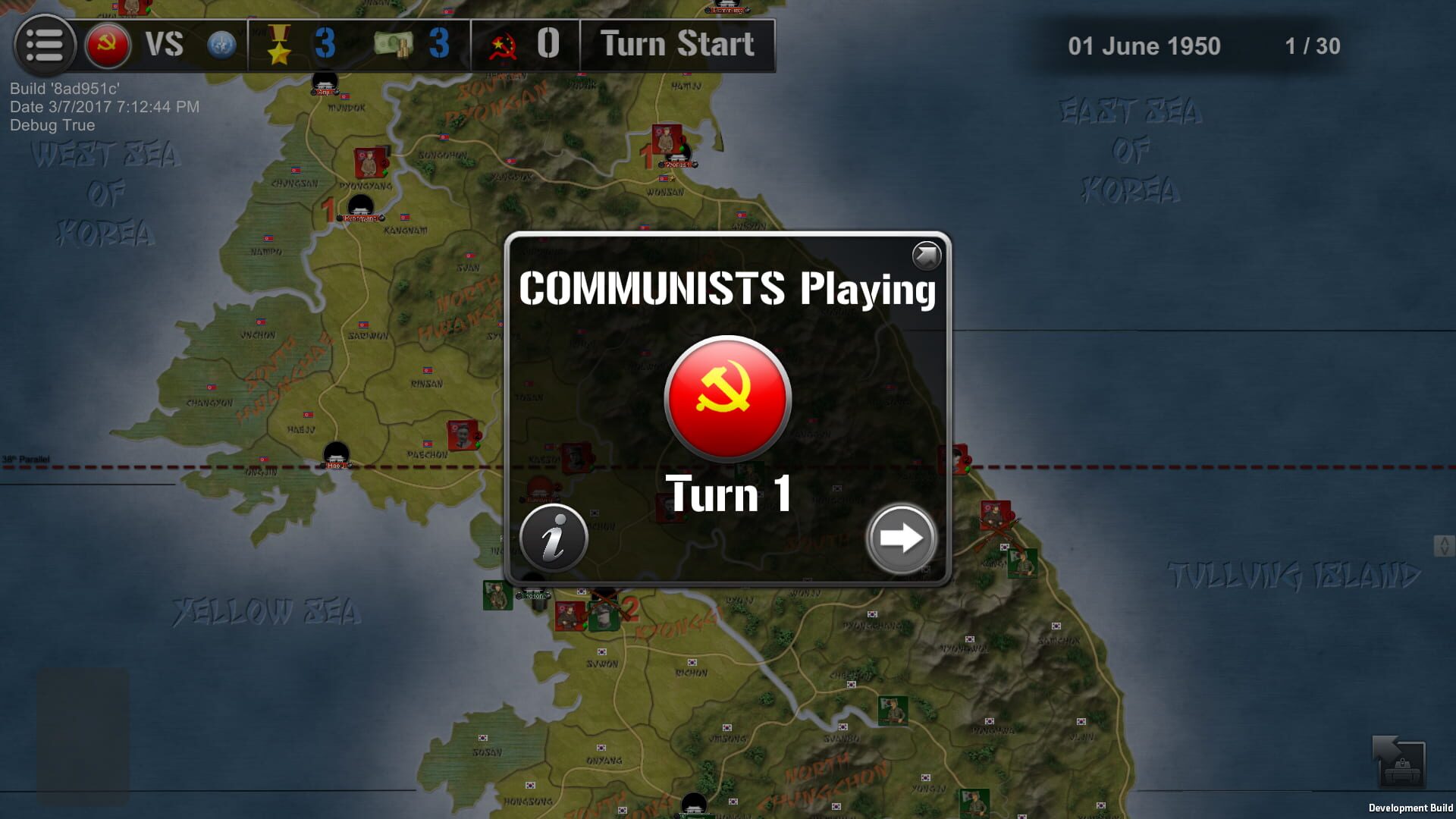Expand the turn counter showing 1 / 30
Image resolution: width=1456 pixels, height=819 pixels.
coord(1313,47)
